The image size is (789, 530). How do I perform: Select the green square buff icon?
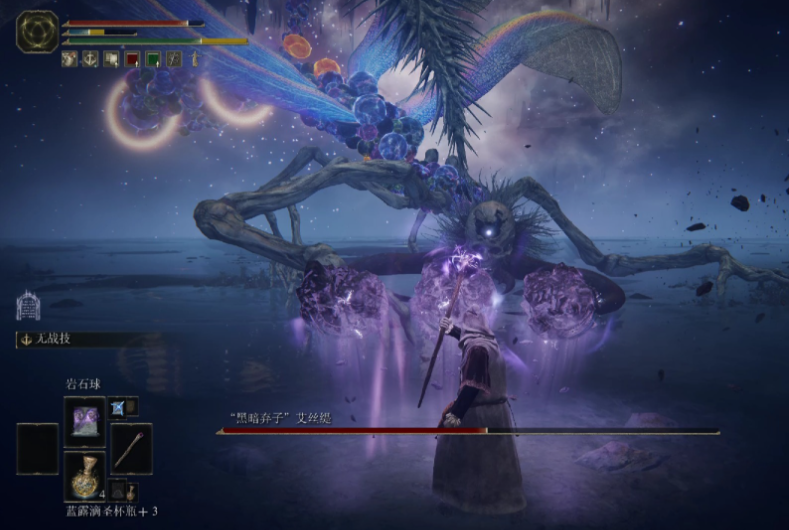tap(152, 59)
